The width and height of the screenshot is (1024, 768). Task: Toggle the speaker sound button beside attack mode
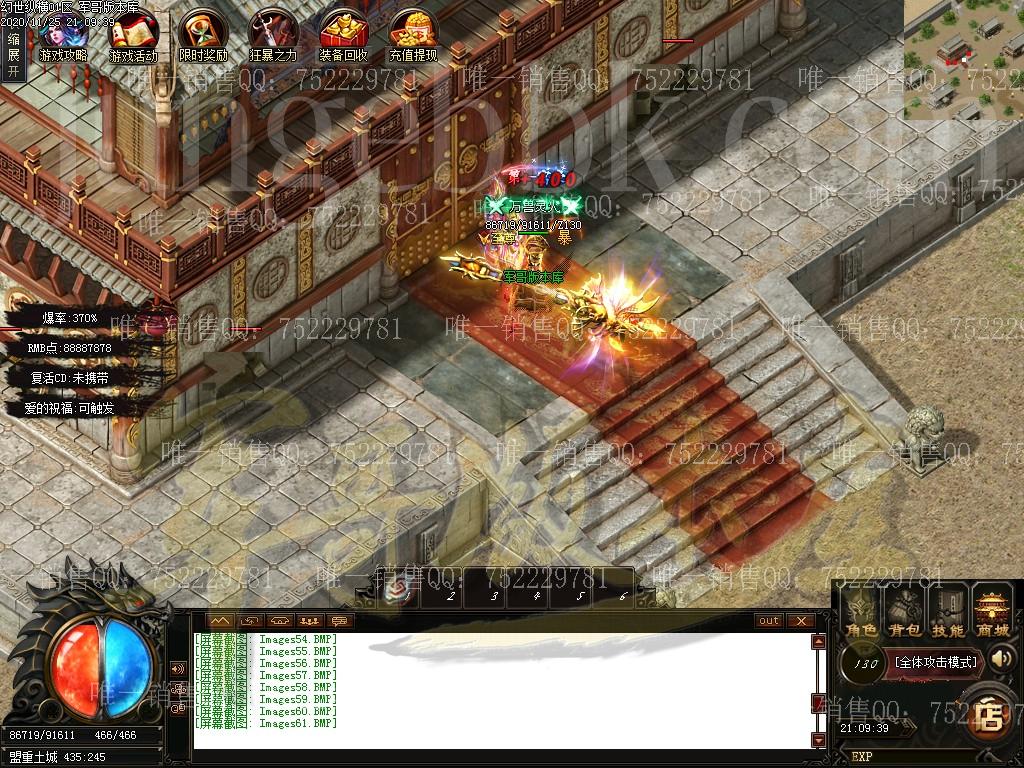pos(1001,658)
